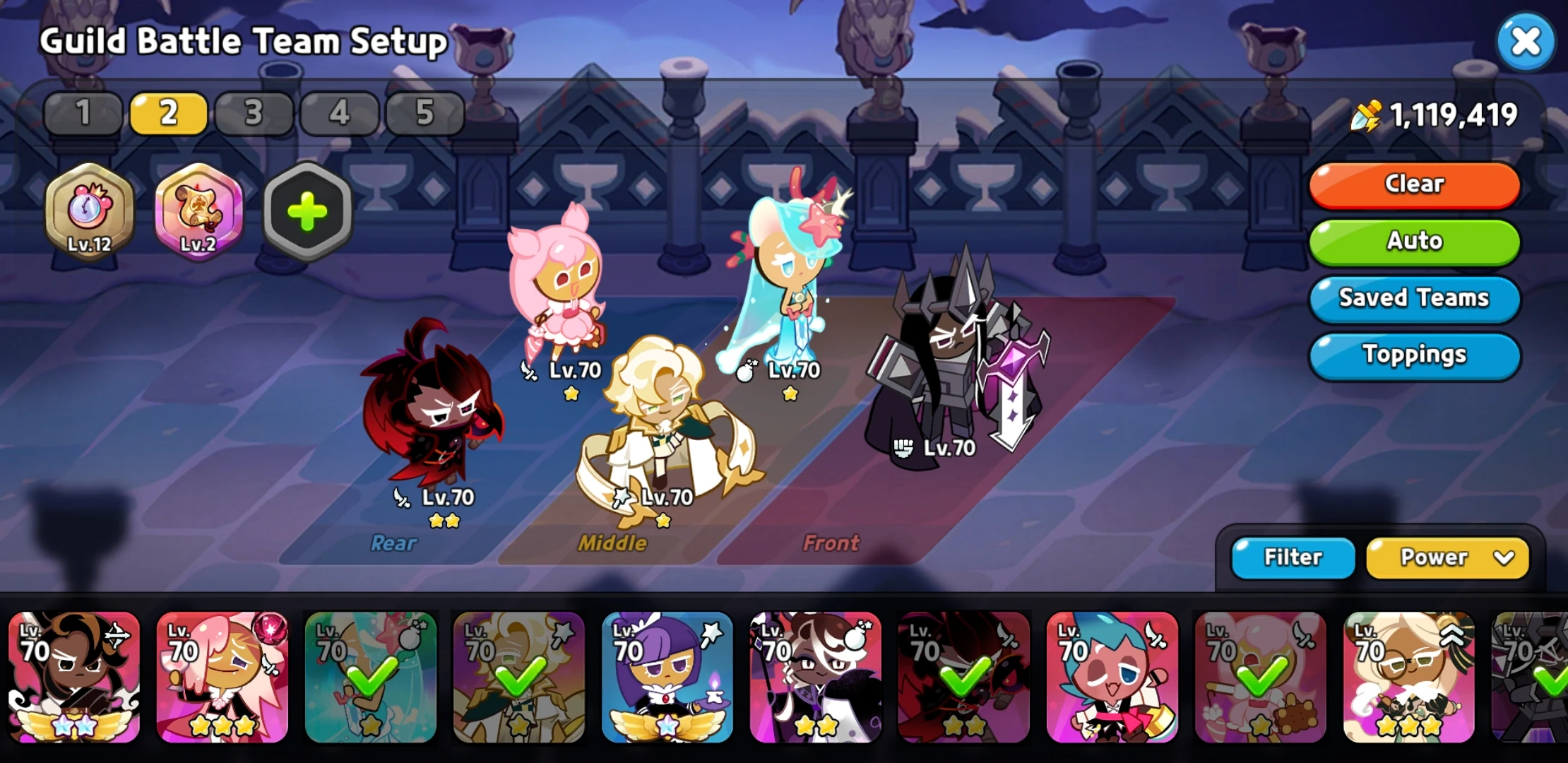This screenshot has width=1568, height=763.
Task: Open Saved Teams
Action: pos(1413,298)
